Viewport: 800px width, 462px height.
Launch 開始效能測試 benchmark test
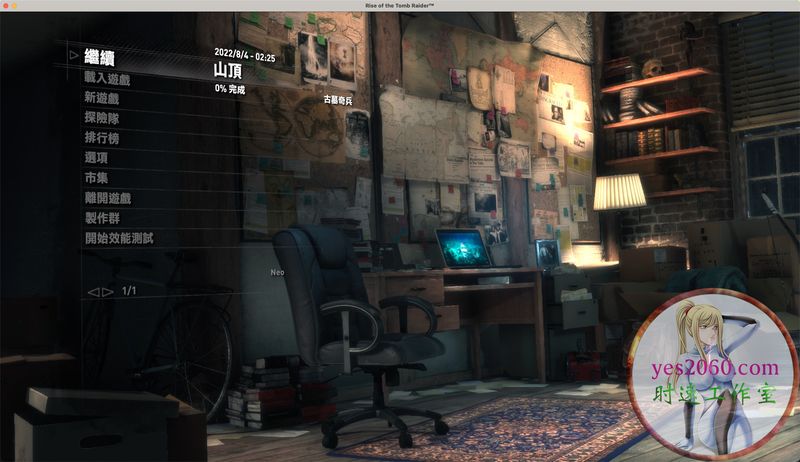point(119,238)
